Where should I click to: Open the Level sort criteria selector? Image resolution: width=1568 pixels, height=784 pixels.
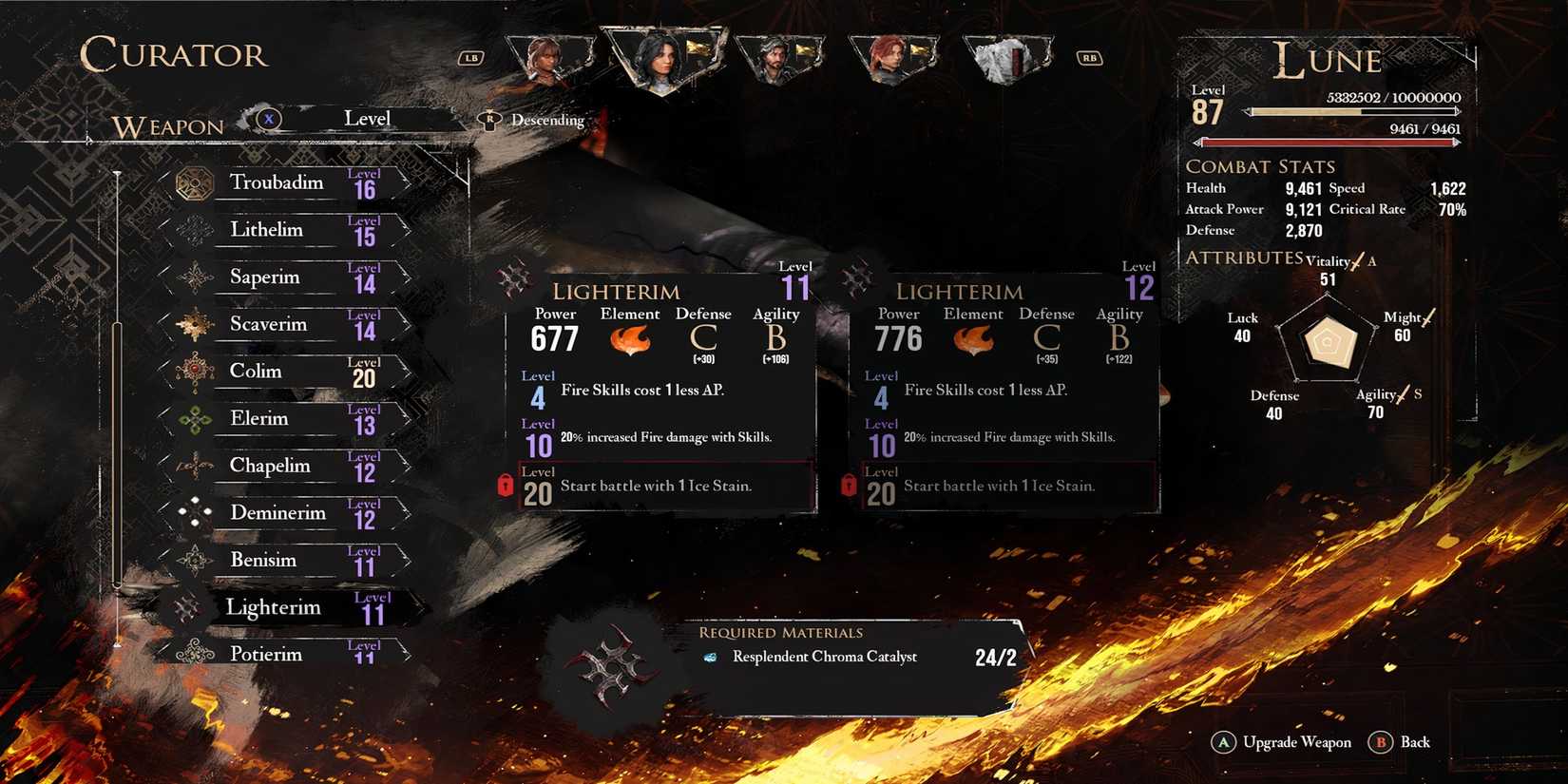369,118
